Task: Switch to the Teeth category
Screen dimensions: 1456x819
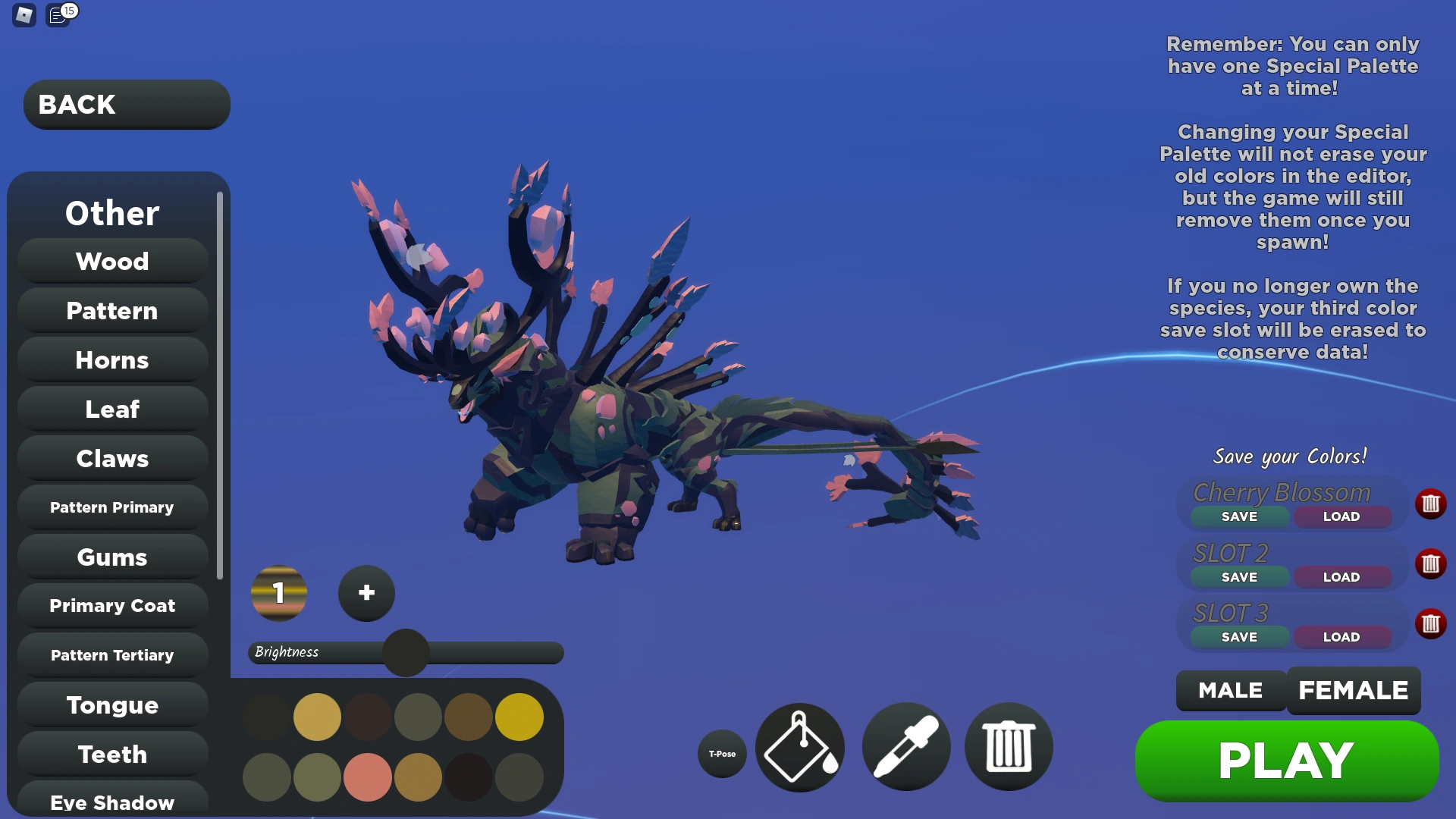Action: coord(111,754)
